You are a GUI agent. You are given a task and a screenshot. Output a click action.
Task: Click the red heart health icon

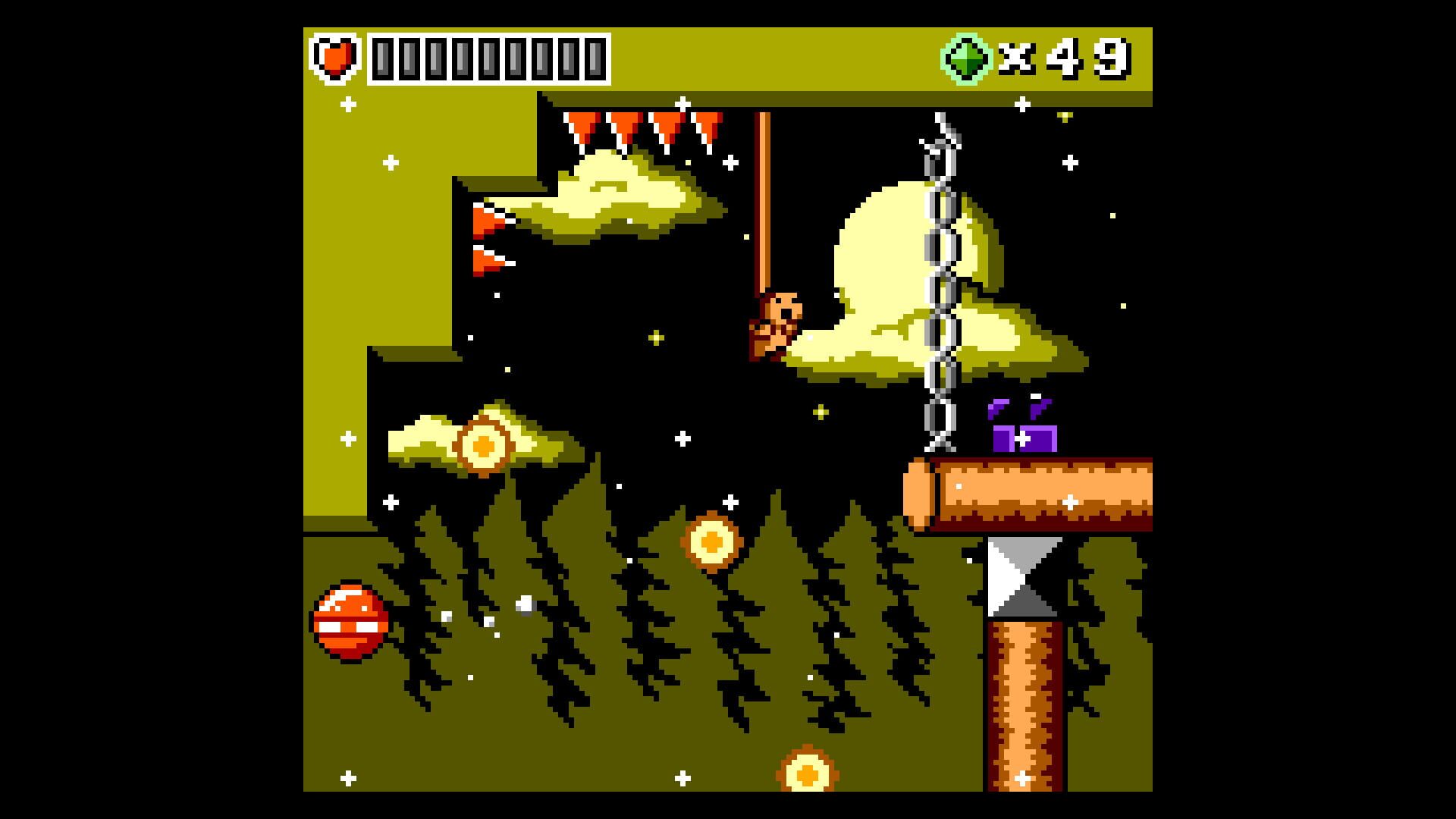[x=336, y=57]
